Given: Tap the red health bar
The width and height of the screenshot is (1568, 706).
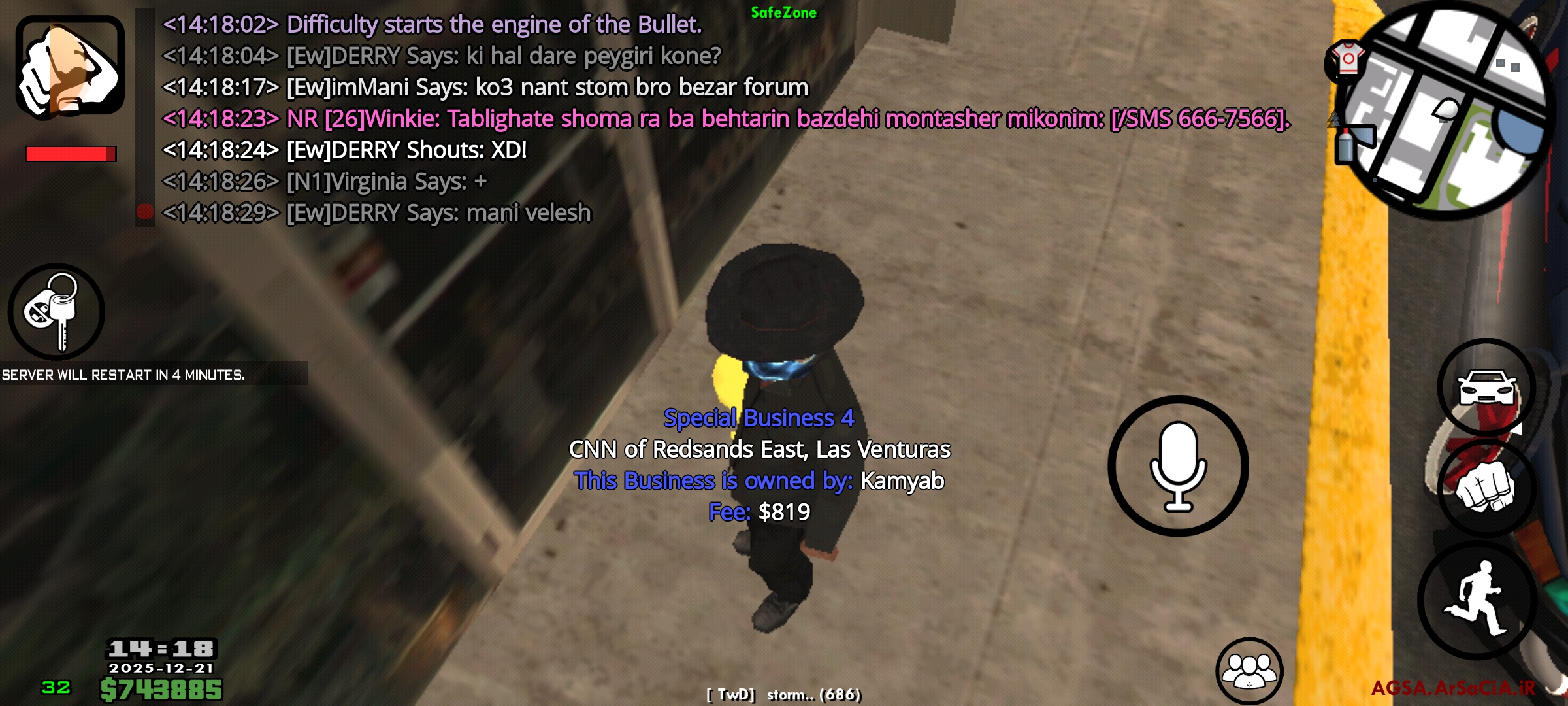Looking at the screenshot, I should coord(65,154).
